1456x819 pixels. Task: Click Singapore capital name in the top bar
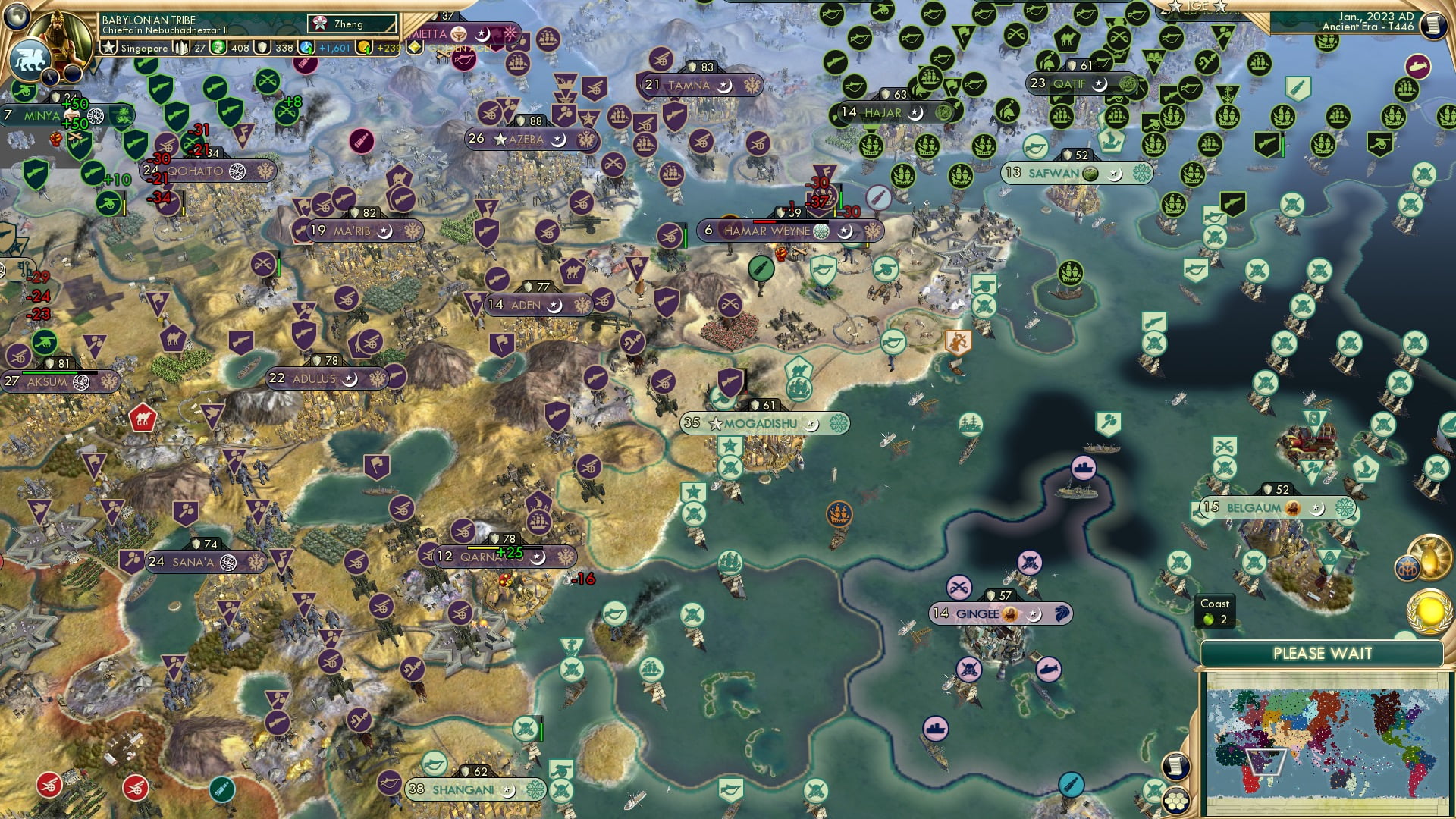[144, 48]
